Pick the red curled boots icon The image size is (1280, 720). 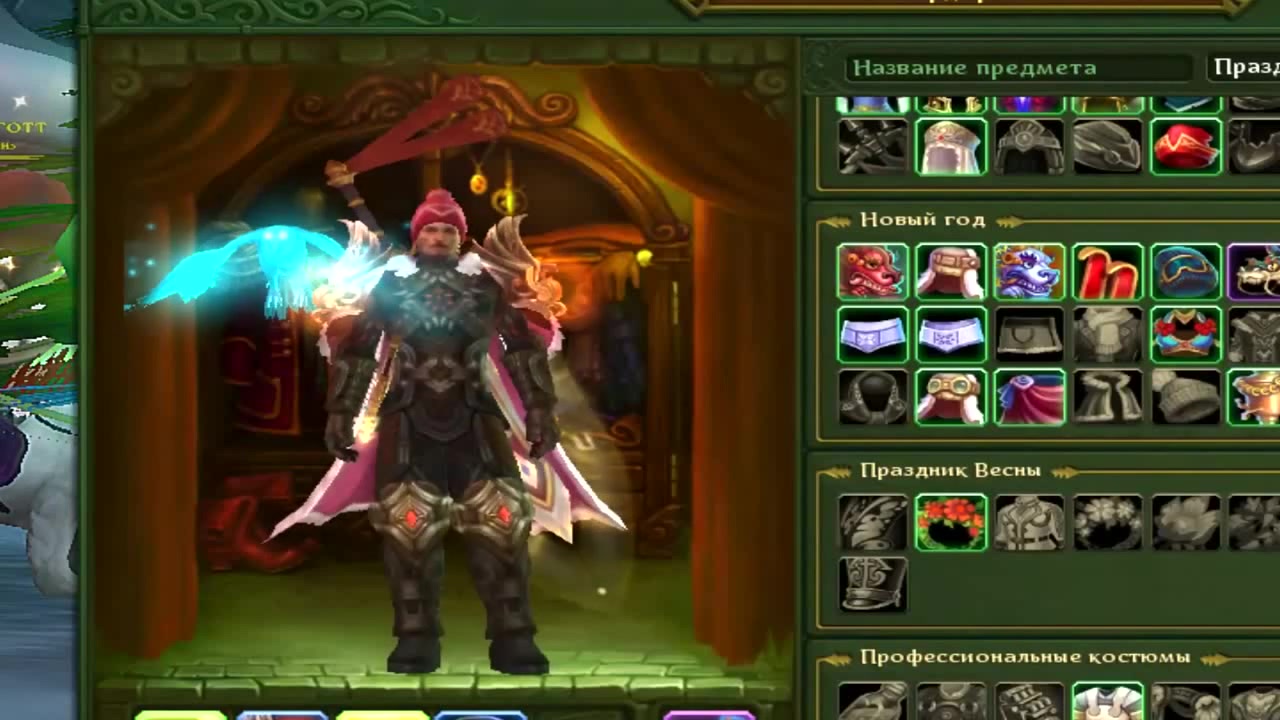[1107, 272]
